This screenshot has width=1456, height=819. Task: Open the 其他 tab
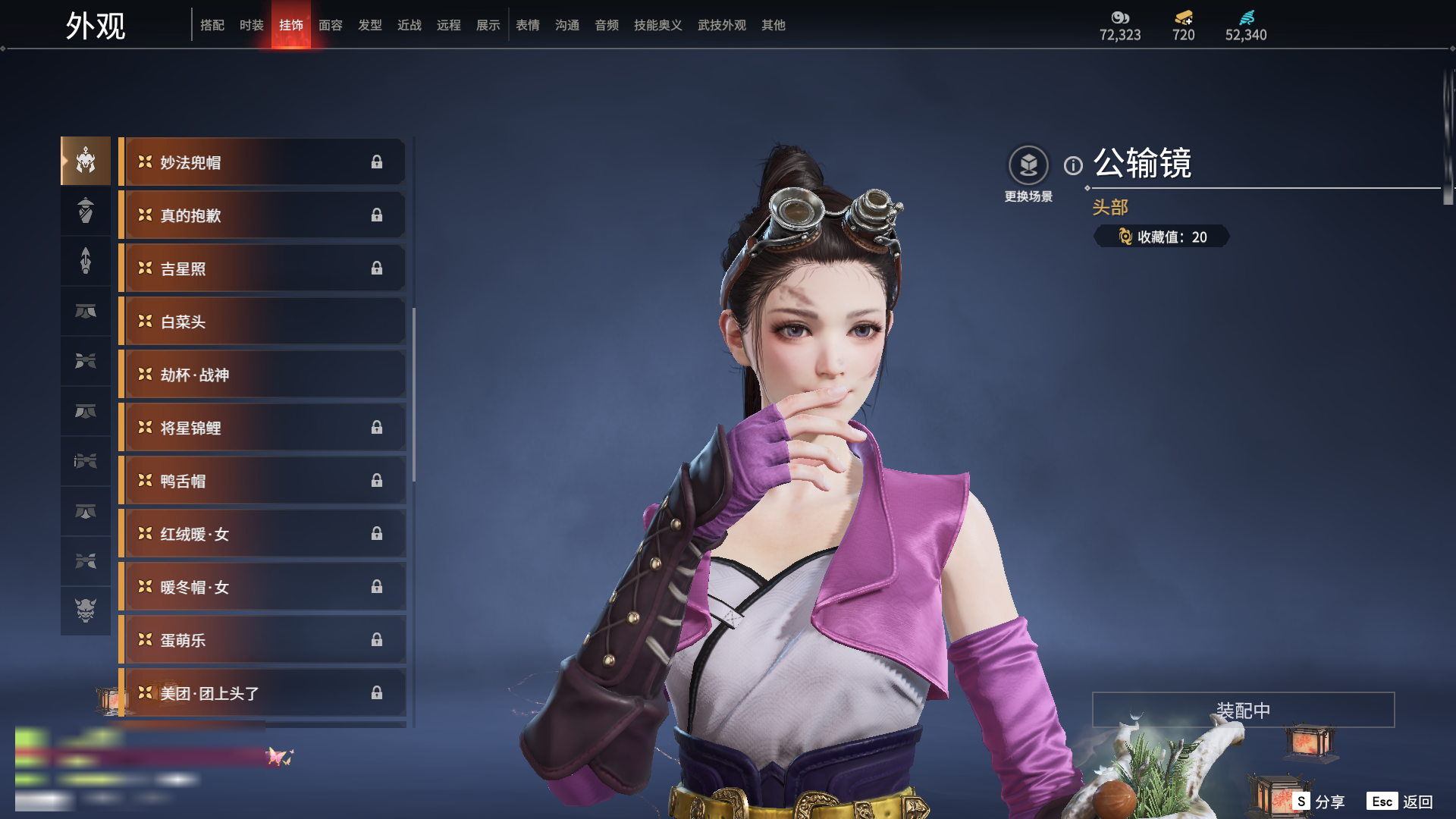click(x=773, y=25)
